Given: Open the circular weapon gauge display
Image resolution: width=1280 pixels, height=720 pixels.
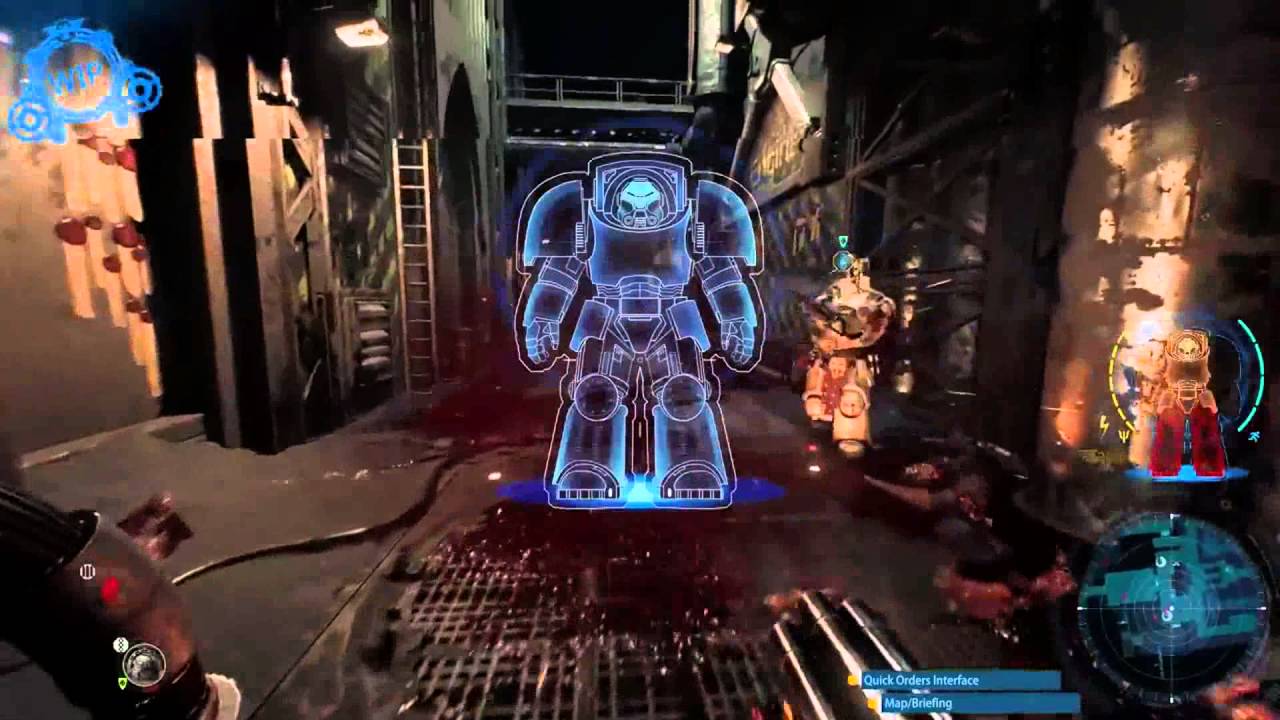Looking at the screenshot, I should [x=145, y=663].
